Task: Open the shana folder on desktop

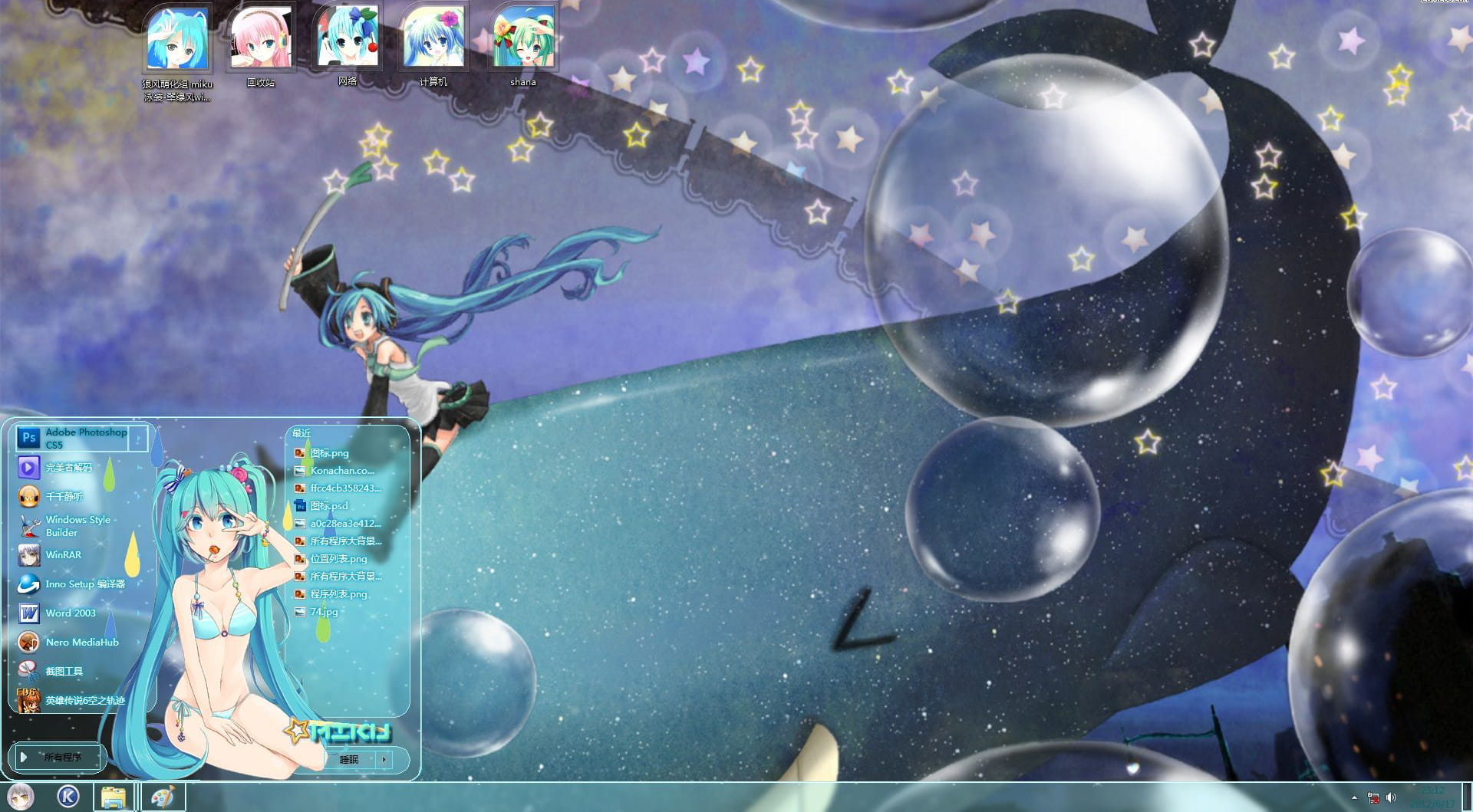Action: tap(522, 38)
